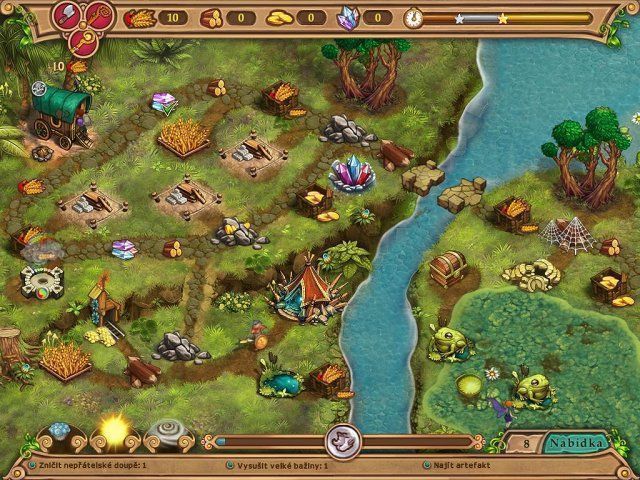The image size is (640, 480).
Task: Activate the blue mushroom bonus
Action: pos(62,436)
